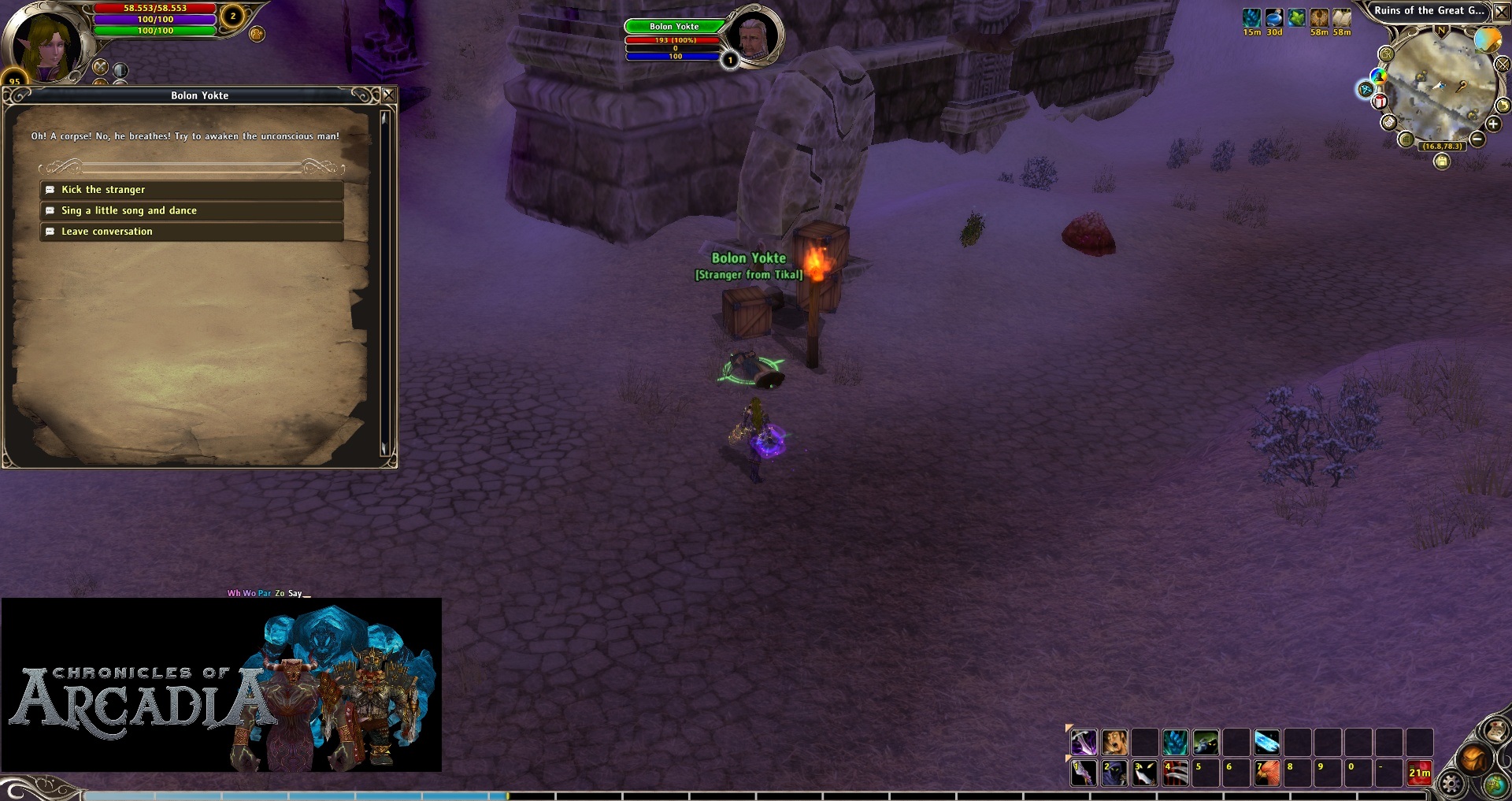Use the screaming face ability on hotbar
This screenshot has width=1512, height=801.
pos(1114,742)
